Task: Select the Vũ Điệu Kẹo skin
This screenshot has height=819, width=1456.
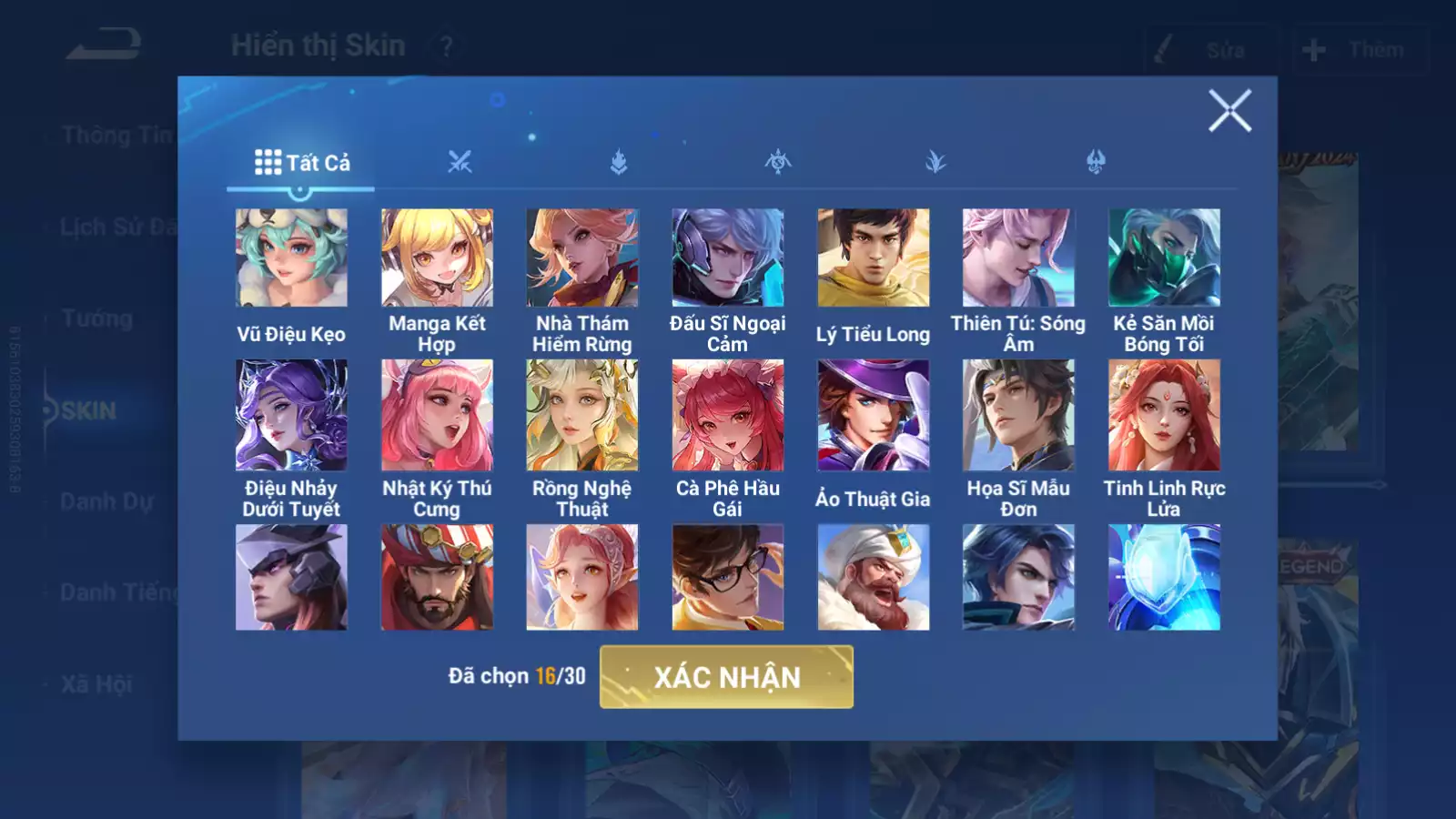Action: pyautogui.click(x=291, y=258)
